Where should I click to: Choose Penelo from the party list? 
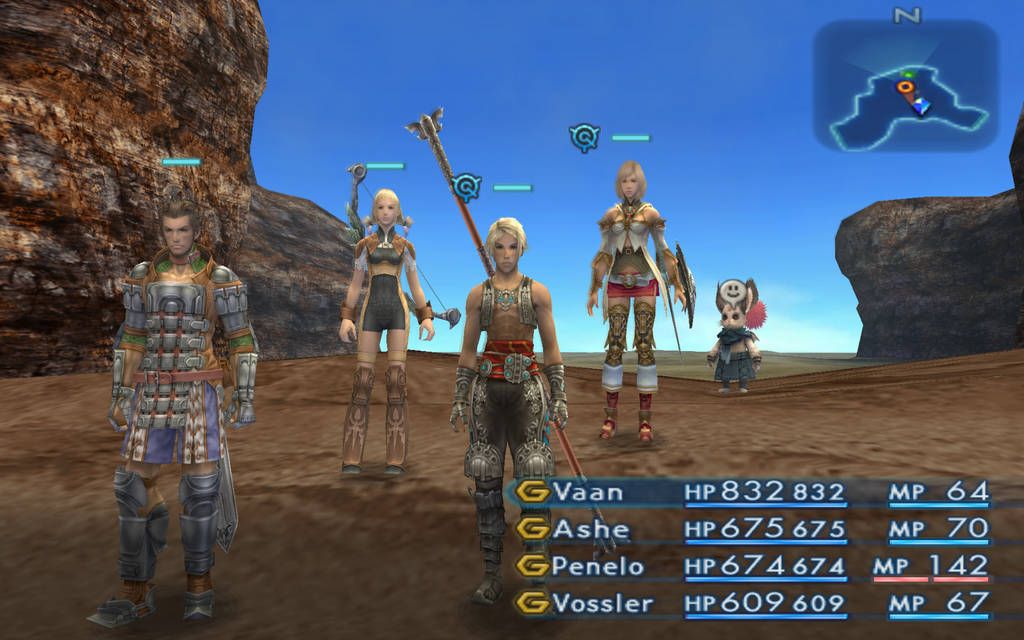(598, 566)
